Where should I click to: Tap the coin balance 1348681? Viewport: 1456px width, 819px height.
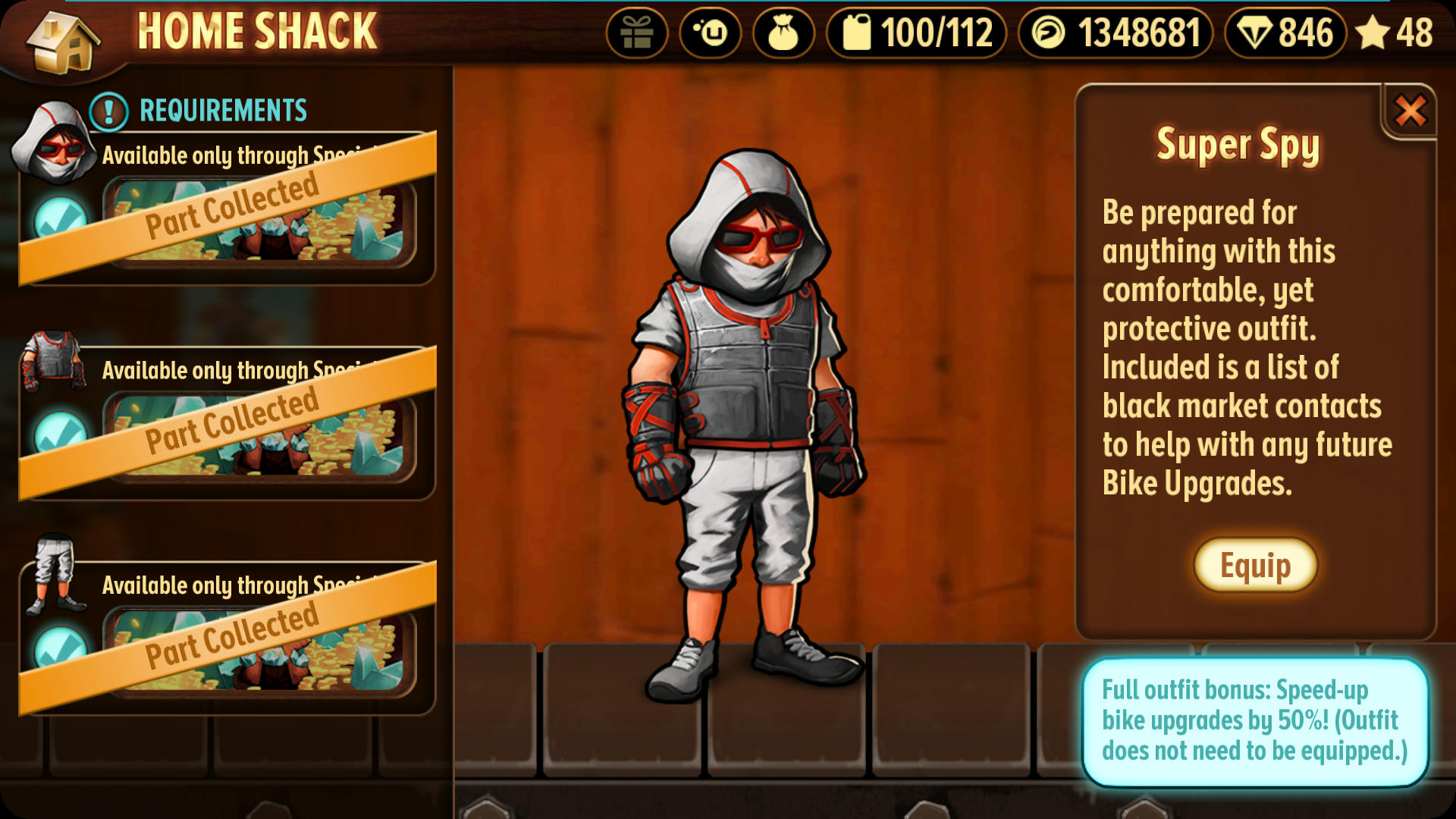(1115, 33)
